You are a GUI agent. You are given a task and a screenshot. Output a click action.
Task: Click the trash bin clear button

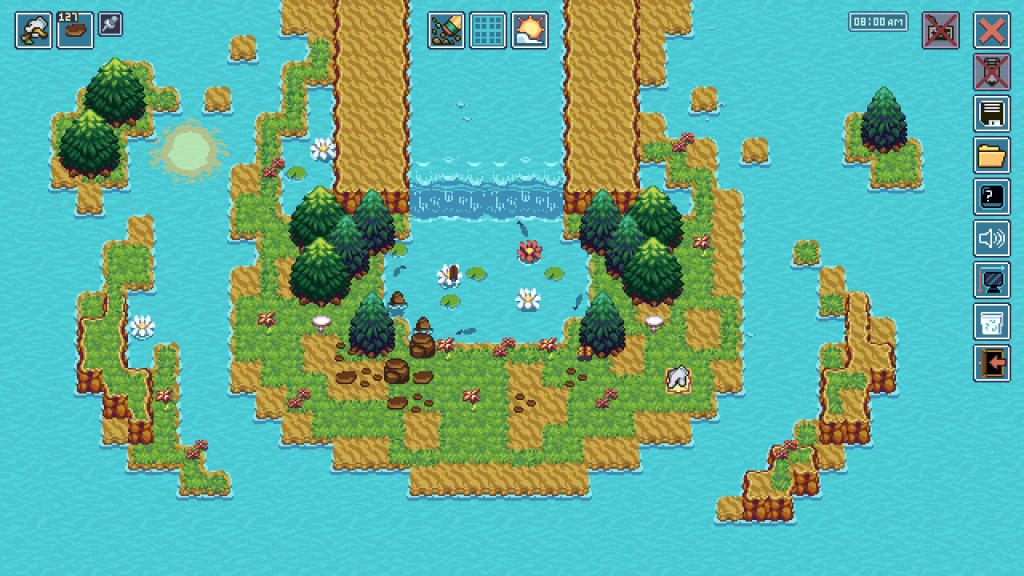point(992,322)
